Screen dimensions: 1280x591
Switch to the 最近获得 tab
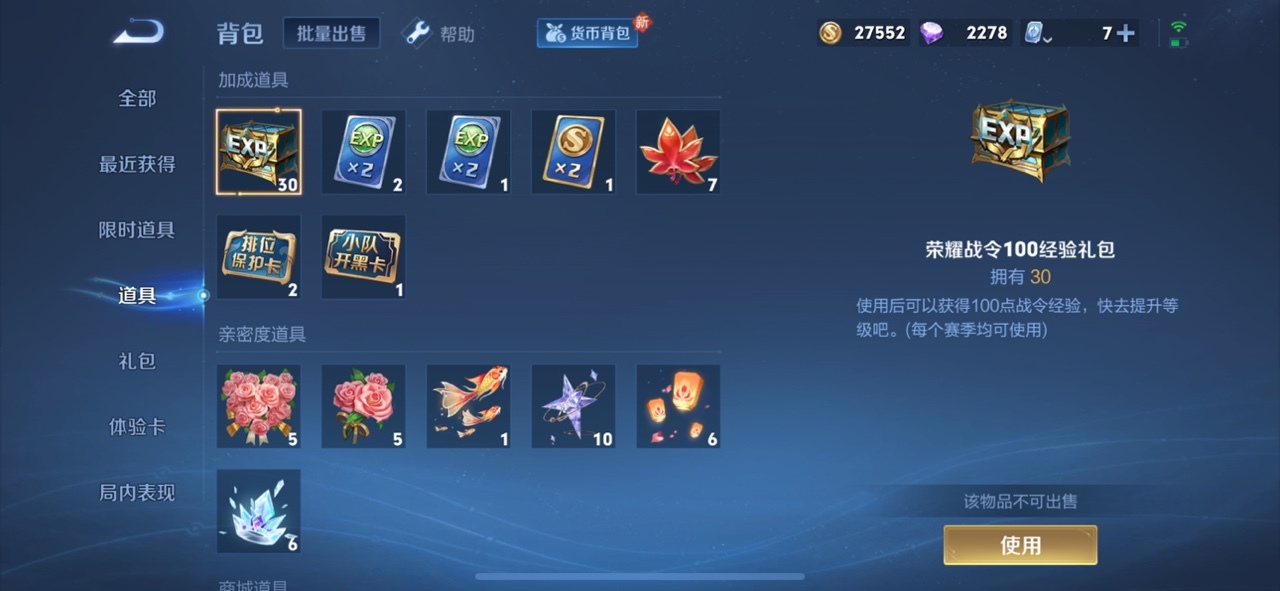point(137,164)
